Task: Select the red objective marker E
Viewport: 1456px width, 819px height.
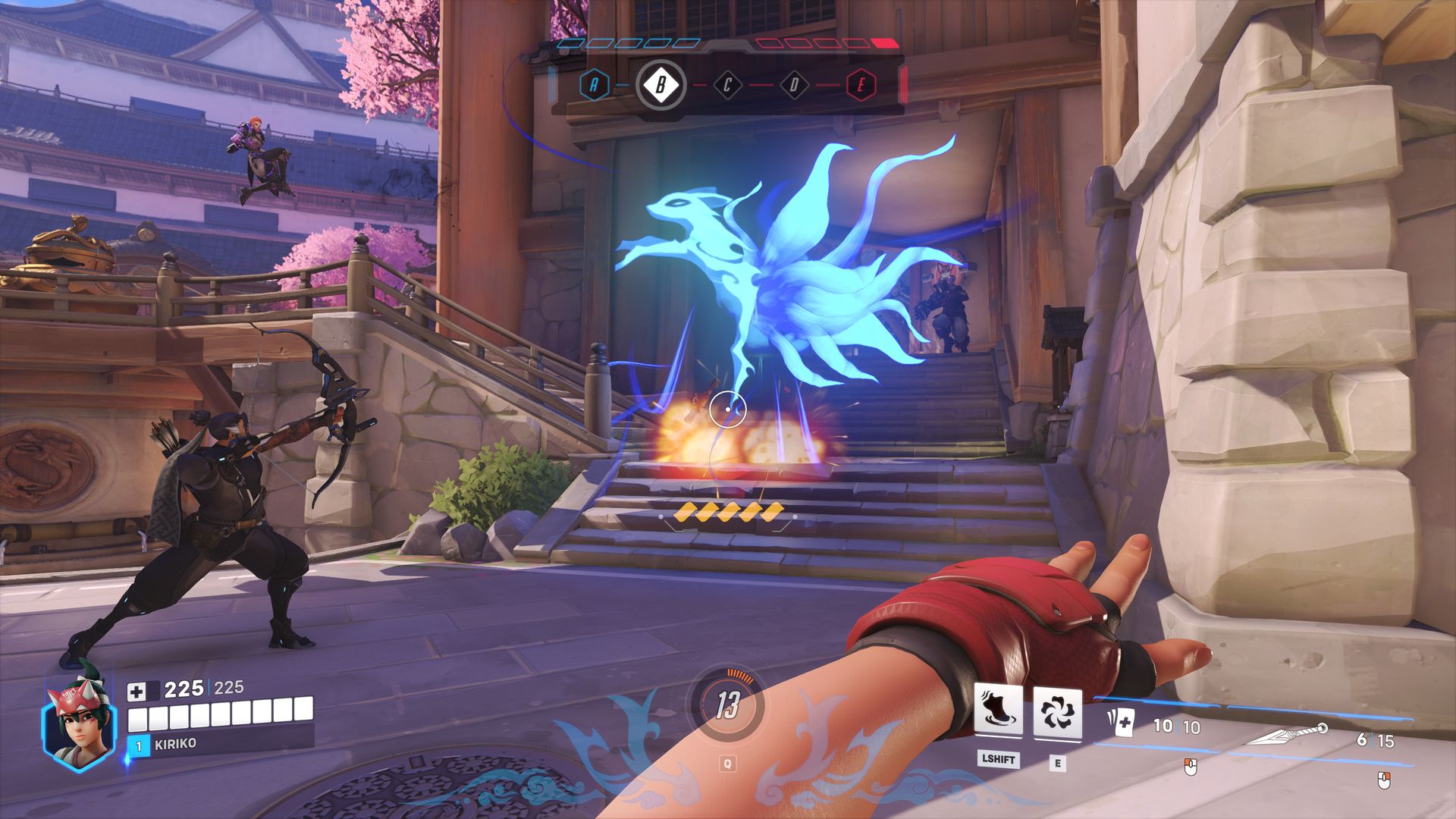Action: [861, 85]
